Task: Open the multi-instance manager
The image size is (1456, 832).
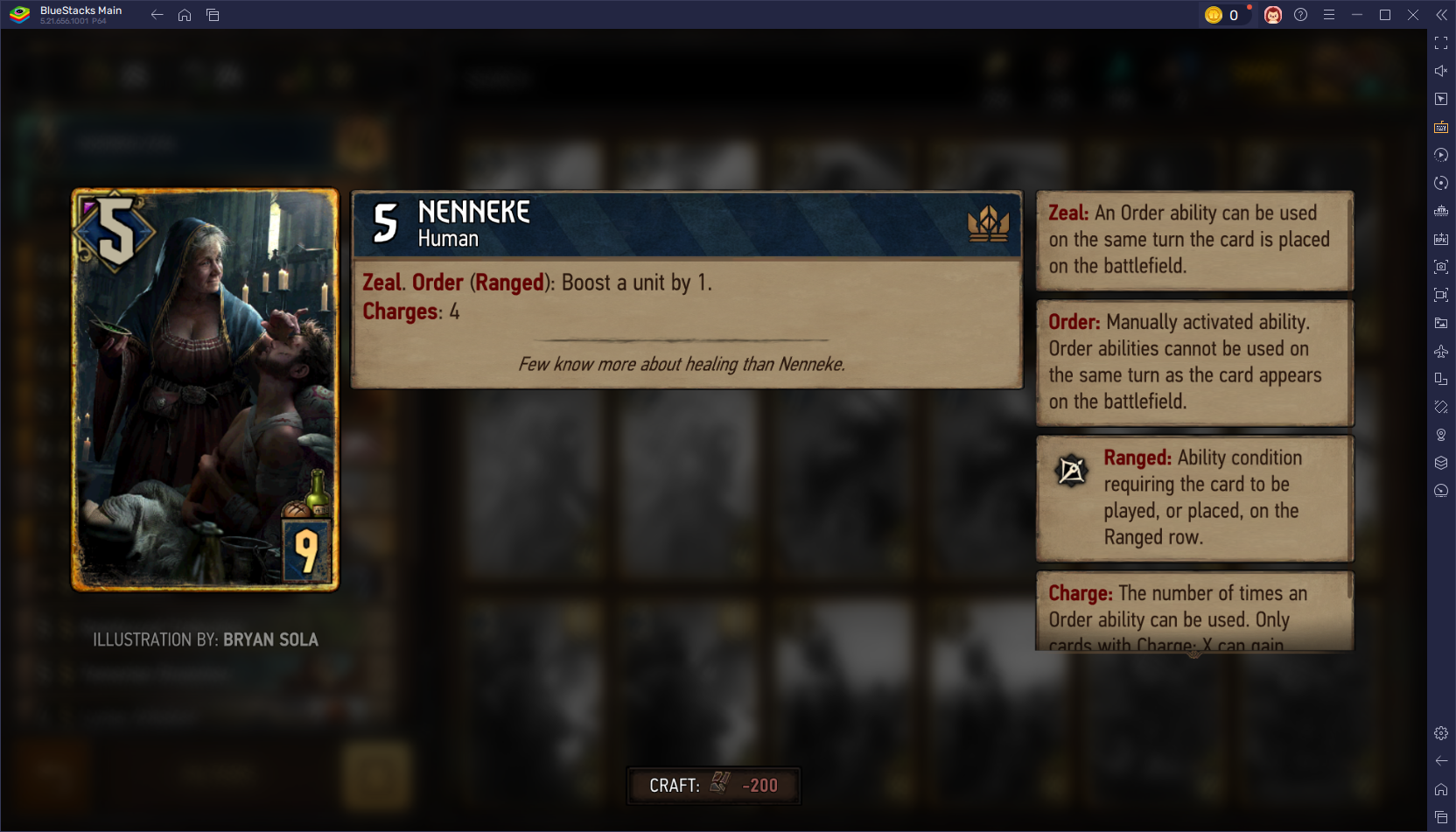Action: 1441,463
